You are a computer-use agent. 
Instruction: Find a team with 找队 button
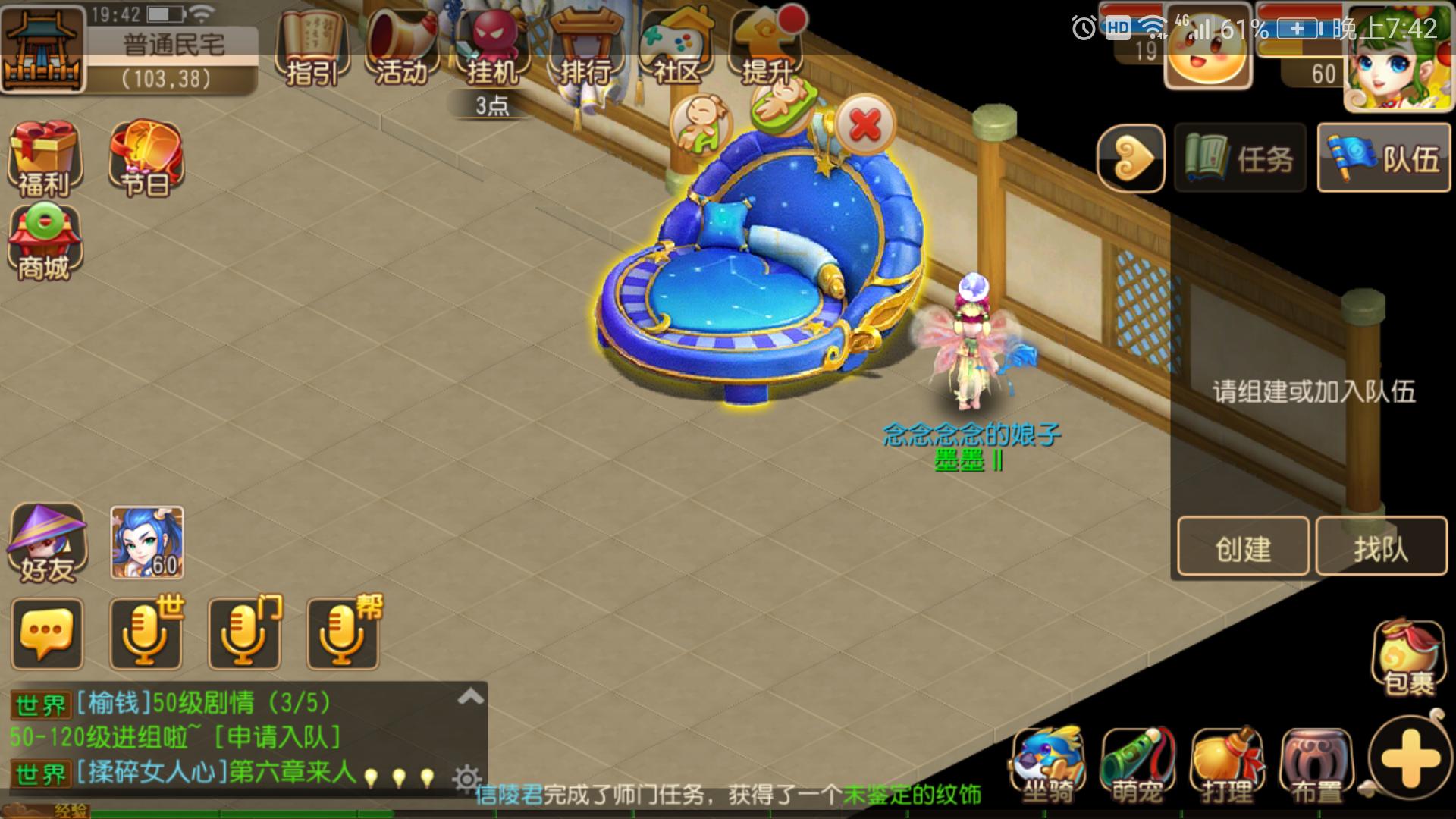[x=1381, y=548]
